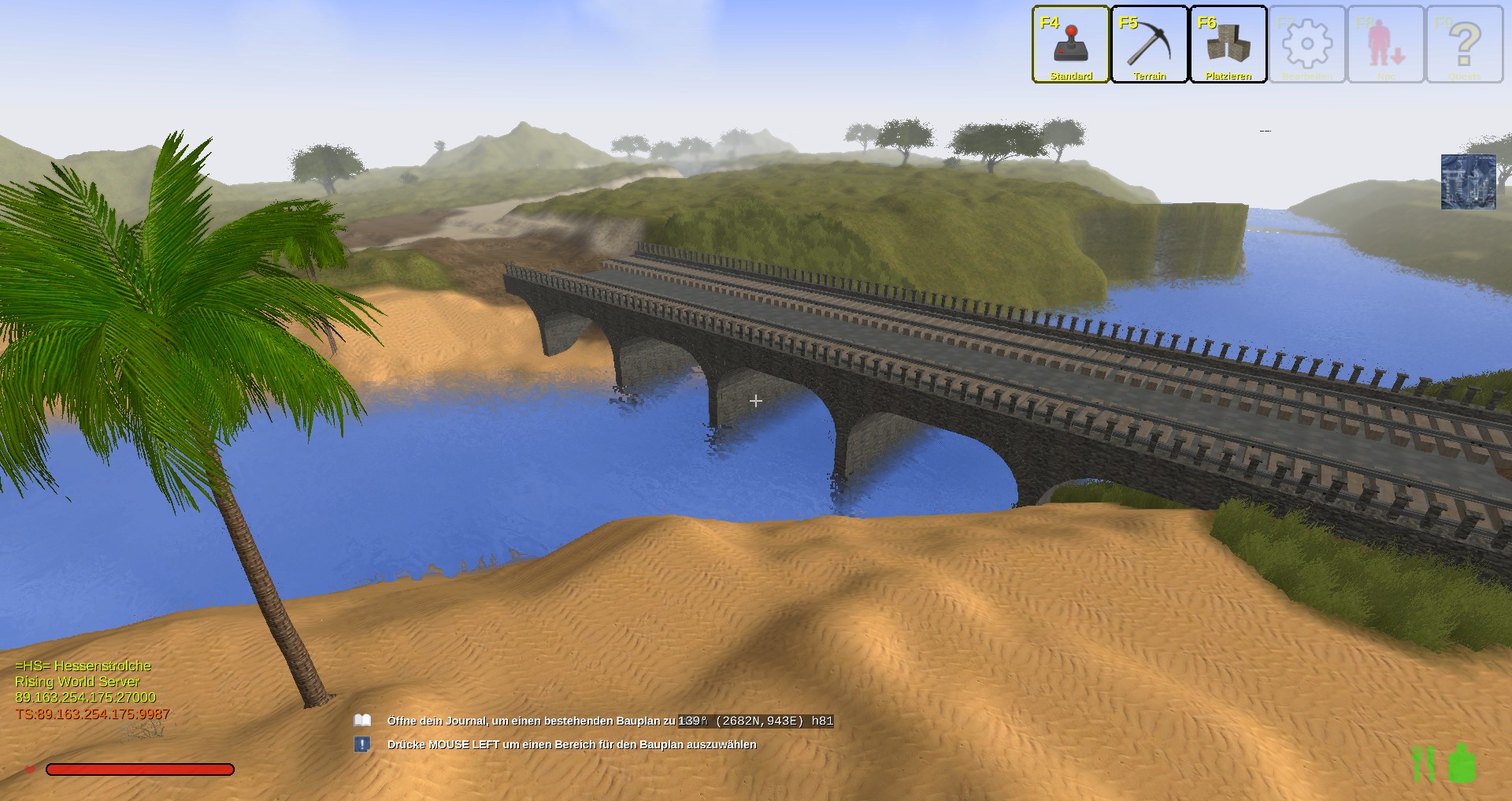Open the Bearbeiten gear mode
The height and width of the screenshot is (801, 1512).
click(1306, 44)
